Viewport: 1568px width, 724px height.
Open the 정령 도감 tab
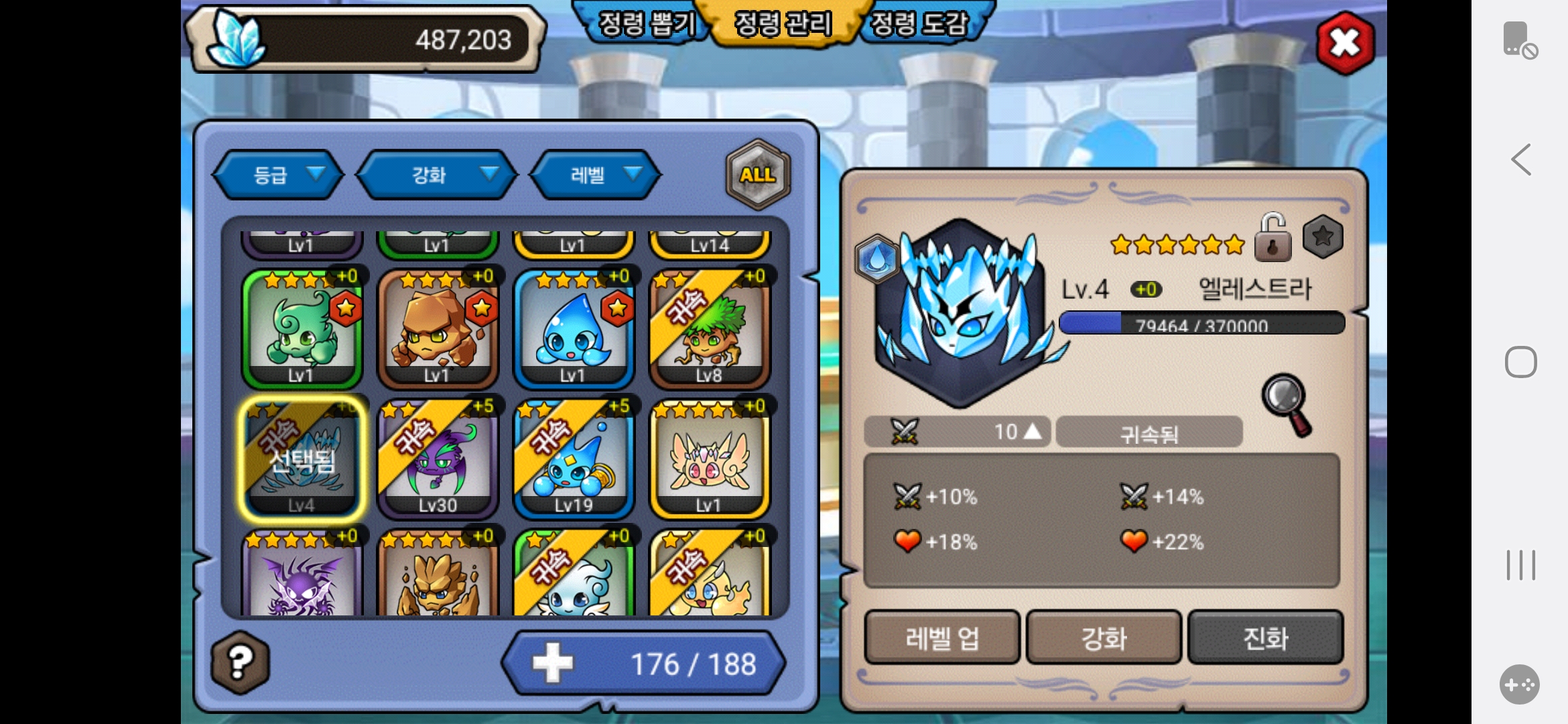click(x=919, y=24)
